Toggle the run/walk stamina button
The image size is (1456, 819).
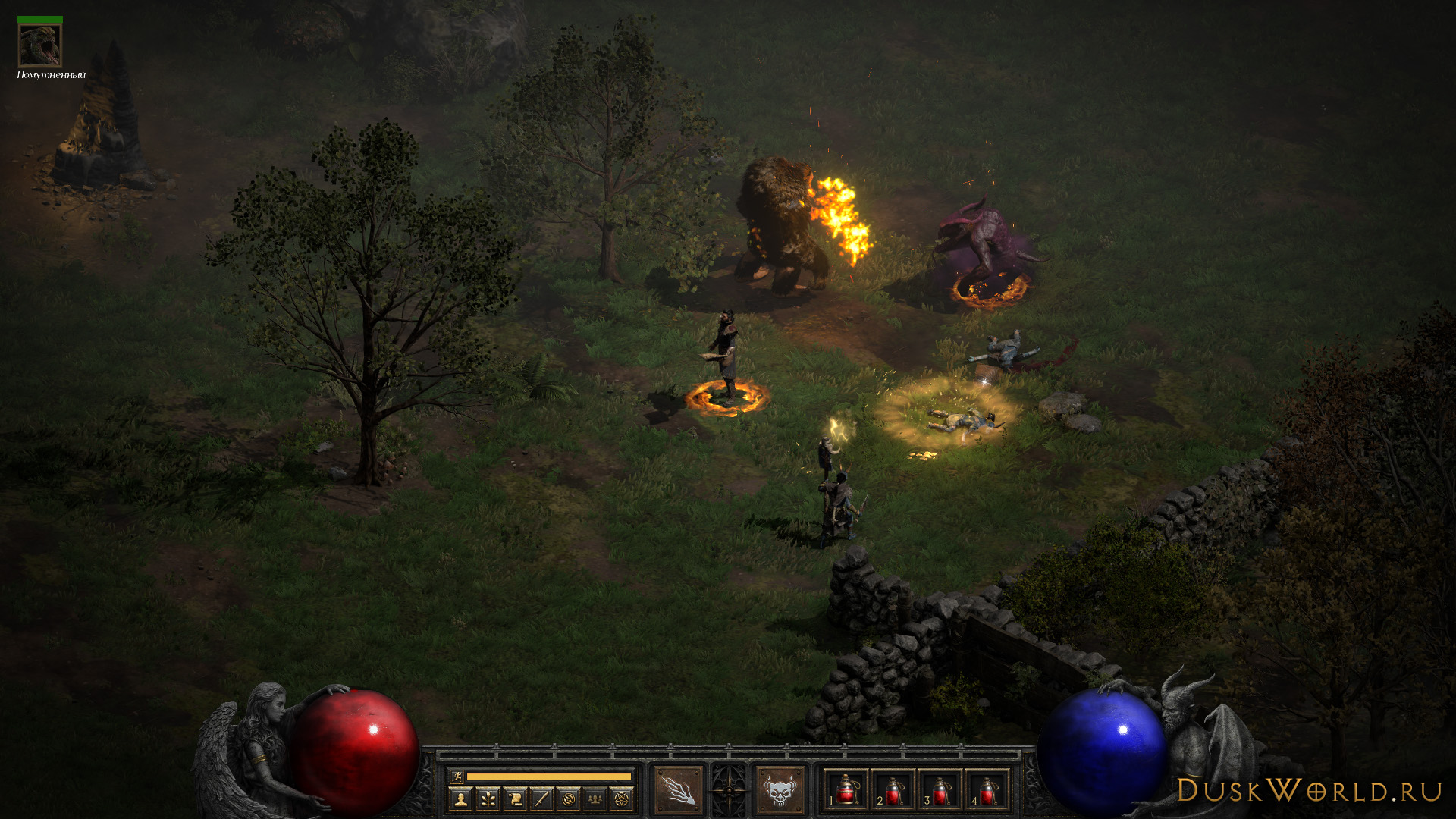[x=457, y=776]
